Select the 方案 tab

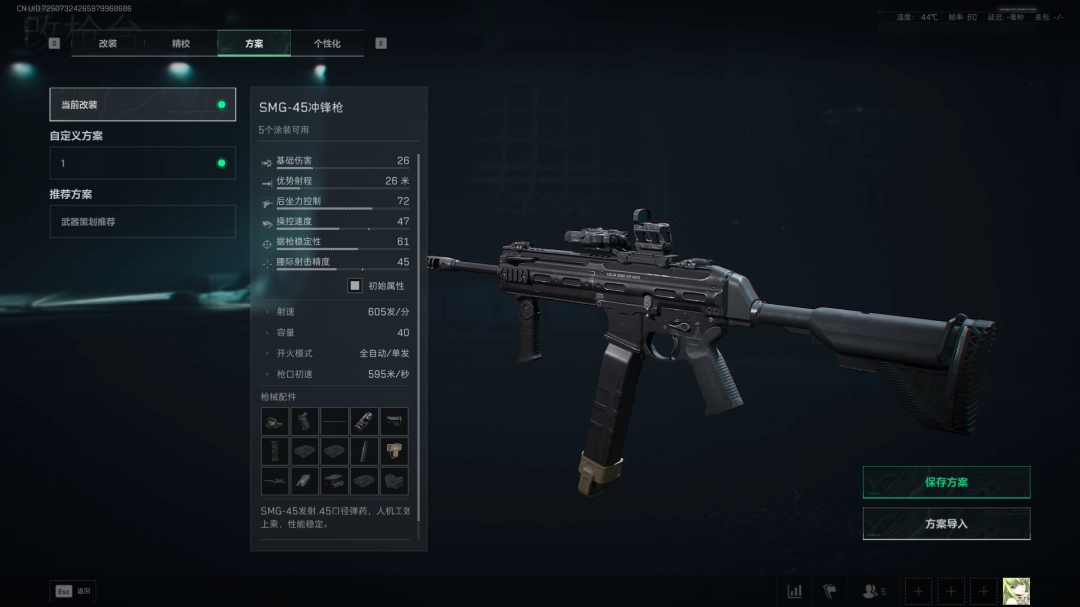tap(254, 43)
